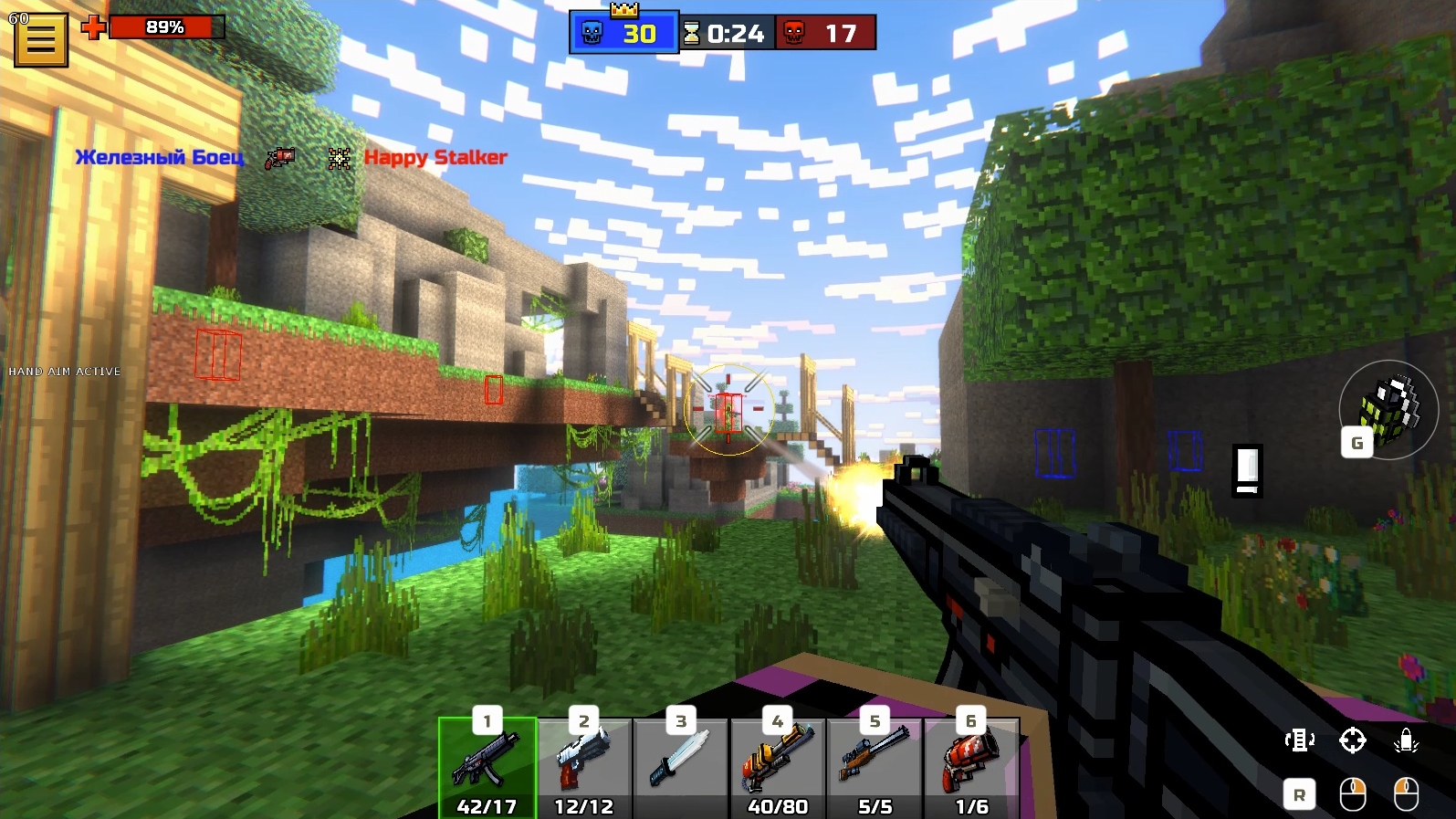Throw a grenade using the grenade icon
Viewport: 1456px width, 819px height.
point(1388,410)
